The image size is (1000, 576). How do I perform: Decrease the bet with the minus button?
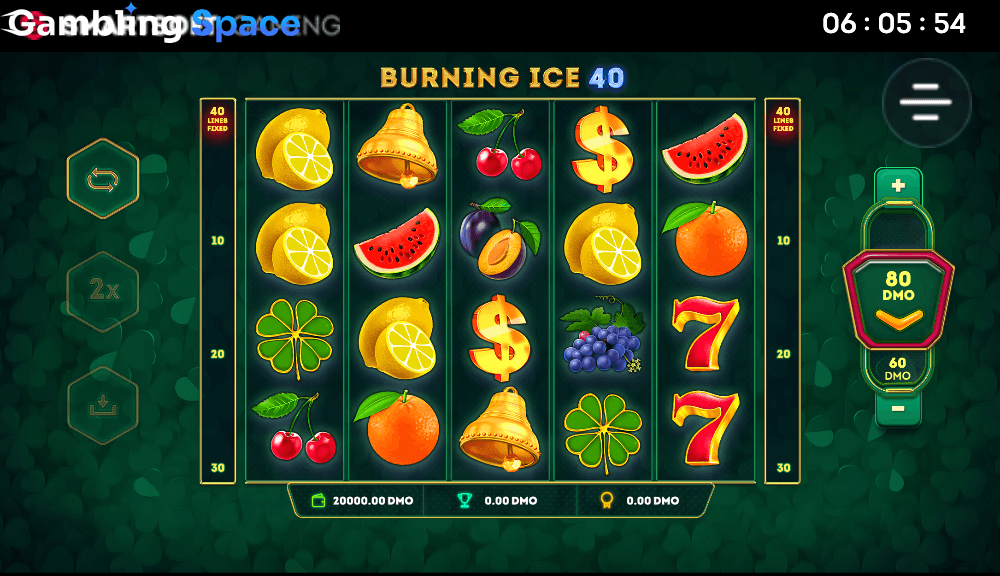[x=898, y=408]
